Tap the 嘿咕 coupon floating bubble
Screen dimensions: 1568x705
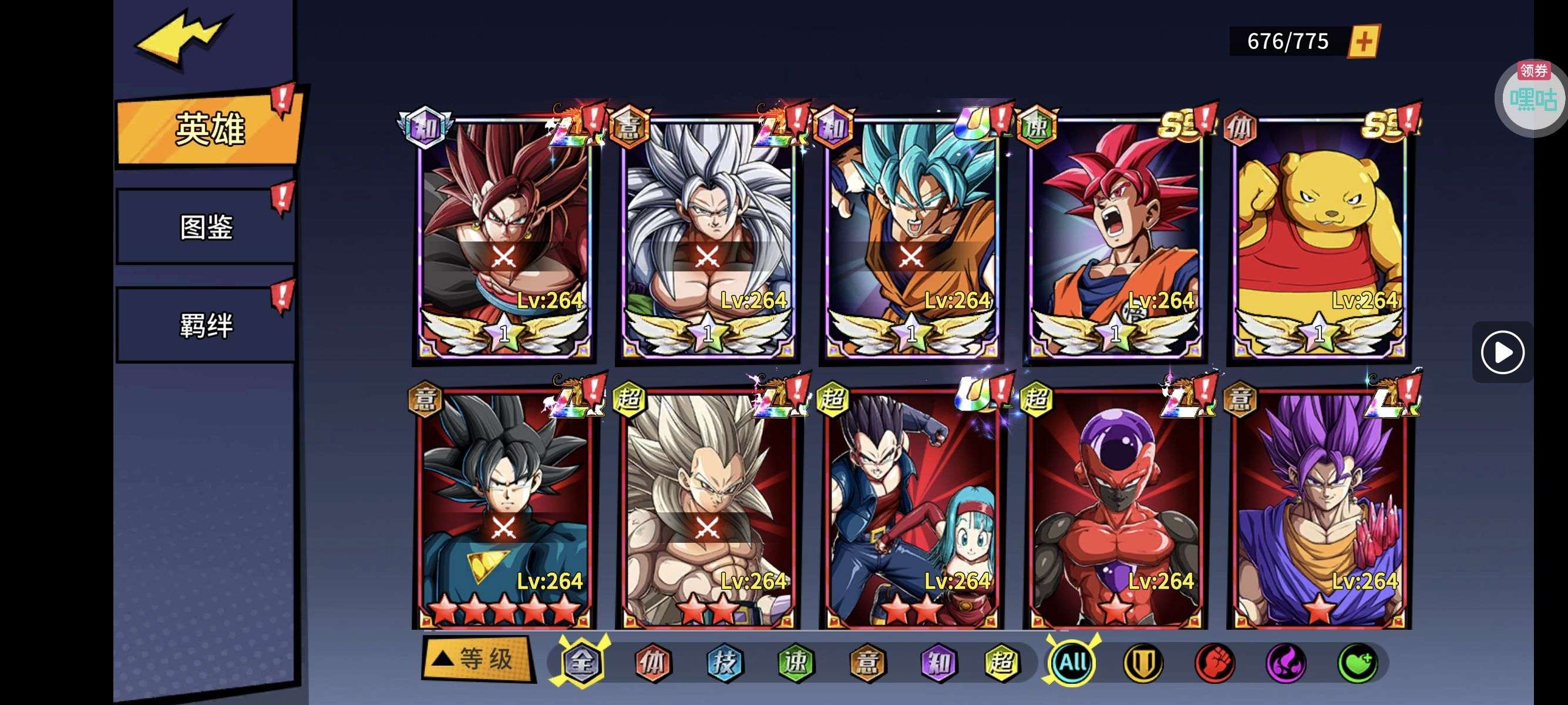1532,98
